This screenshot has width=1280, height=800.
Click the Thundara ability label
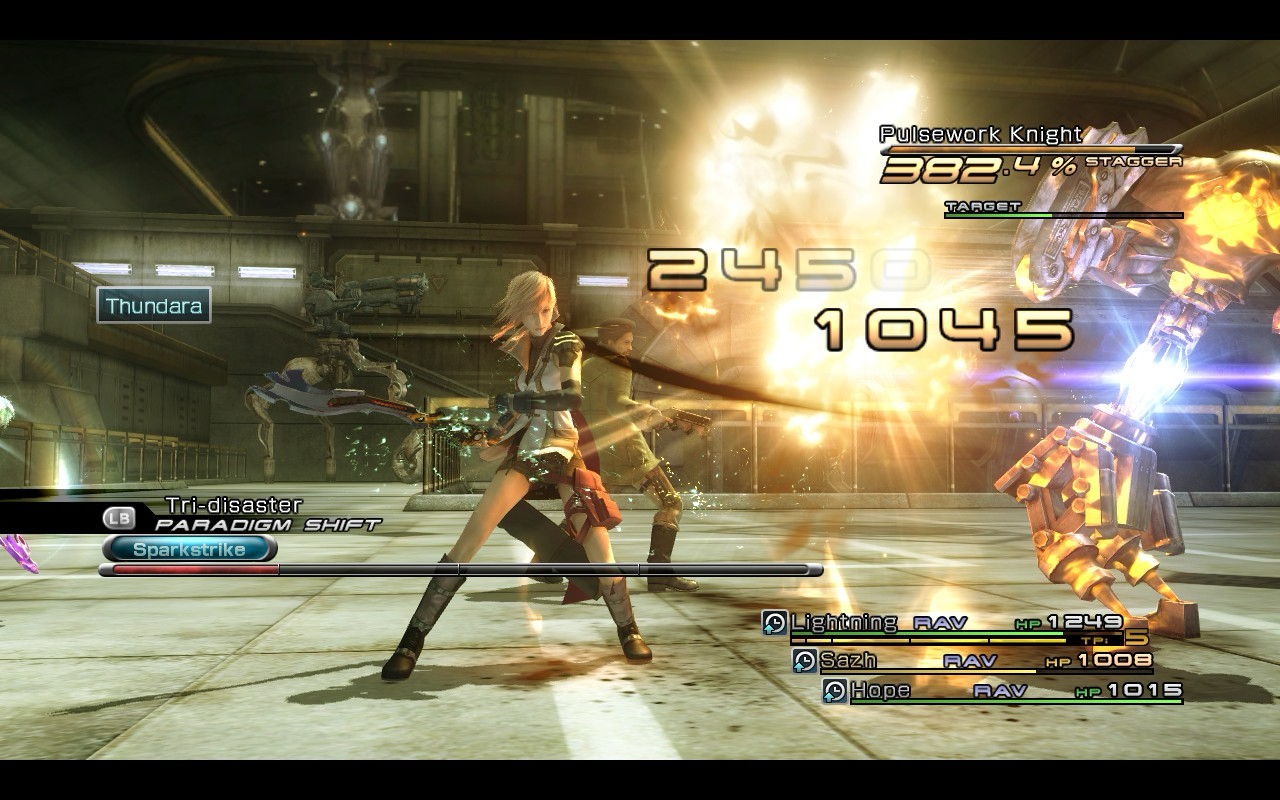click(x=154, y=306)
